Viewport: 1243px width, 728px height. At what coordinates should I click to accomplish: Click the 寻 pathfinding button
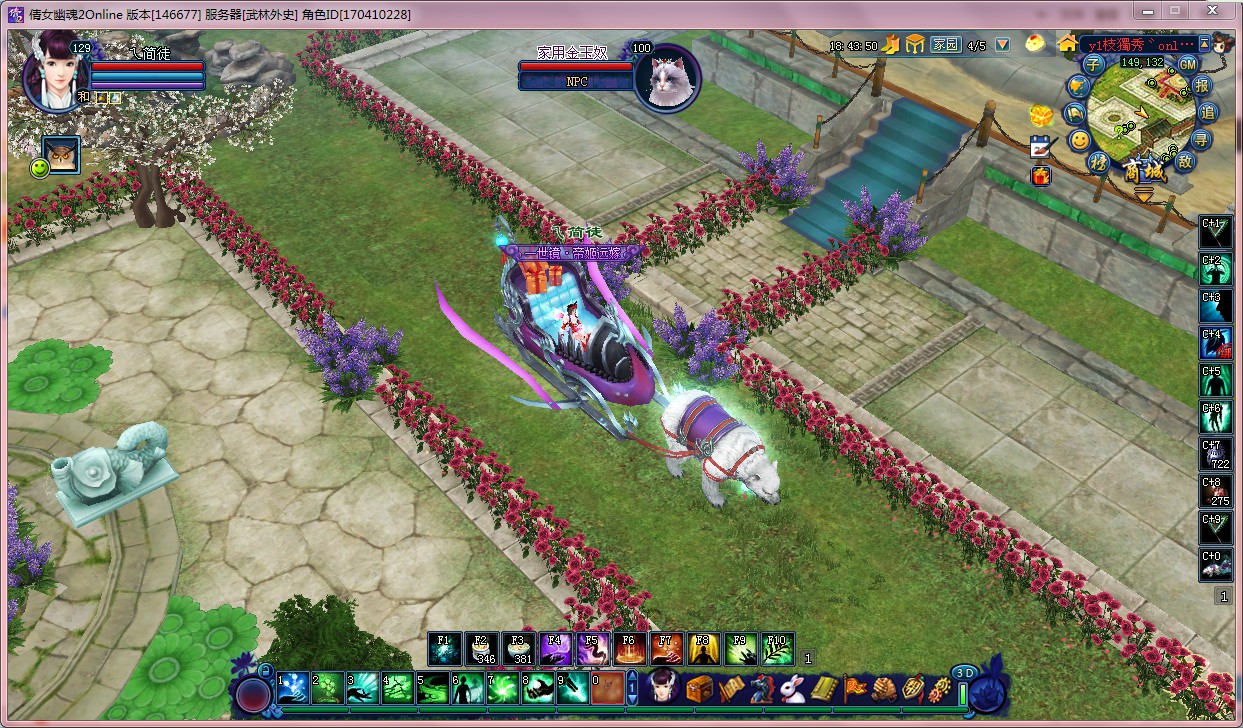[x=1201, y=138]
